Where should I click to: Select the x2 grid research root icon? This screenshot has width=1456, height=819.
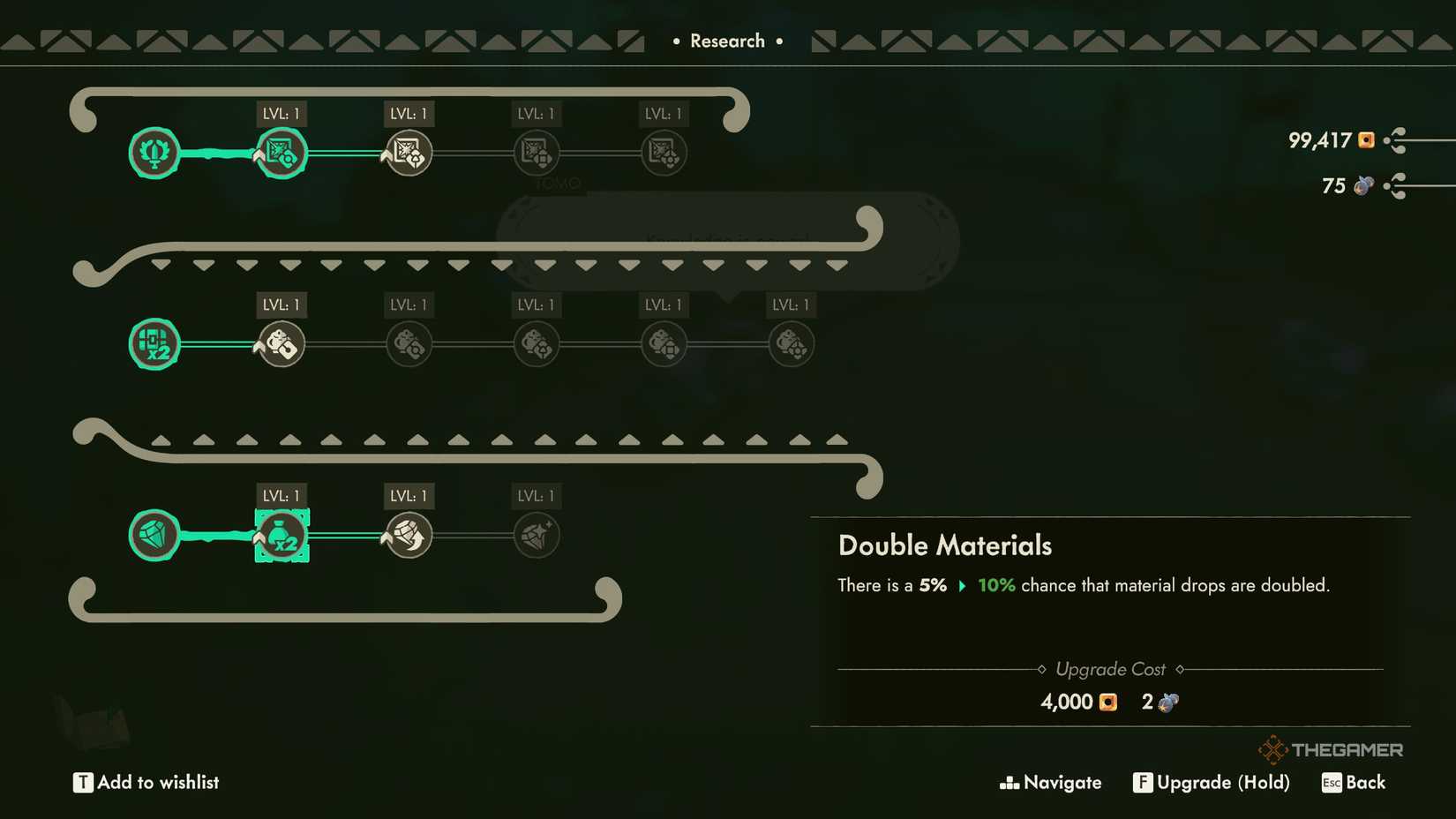click(154, 343)
